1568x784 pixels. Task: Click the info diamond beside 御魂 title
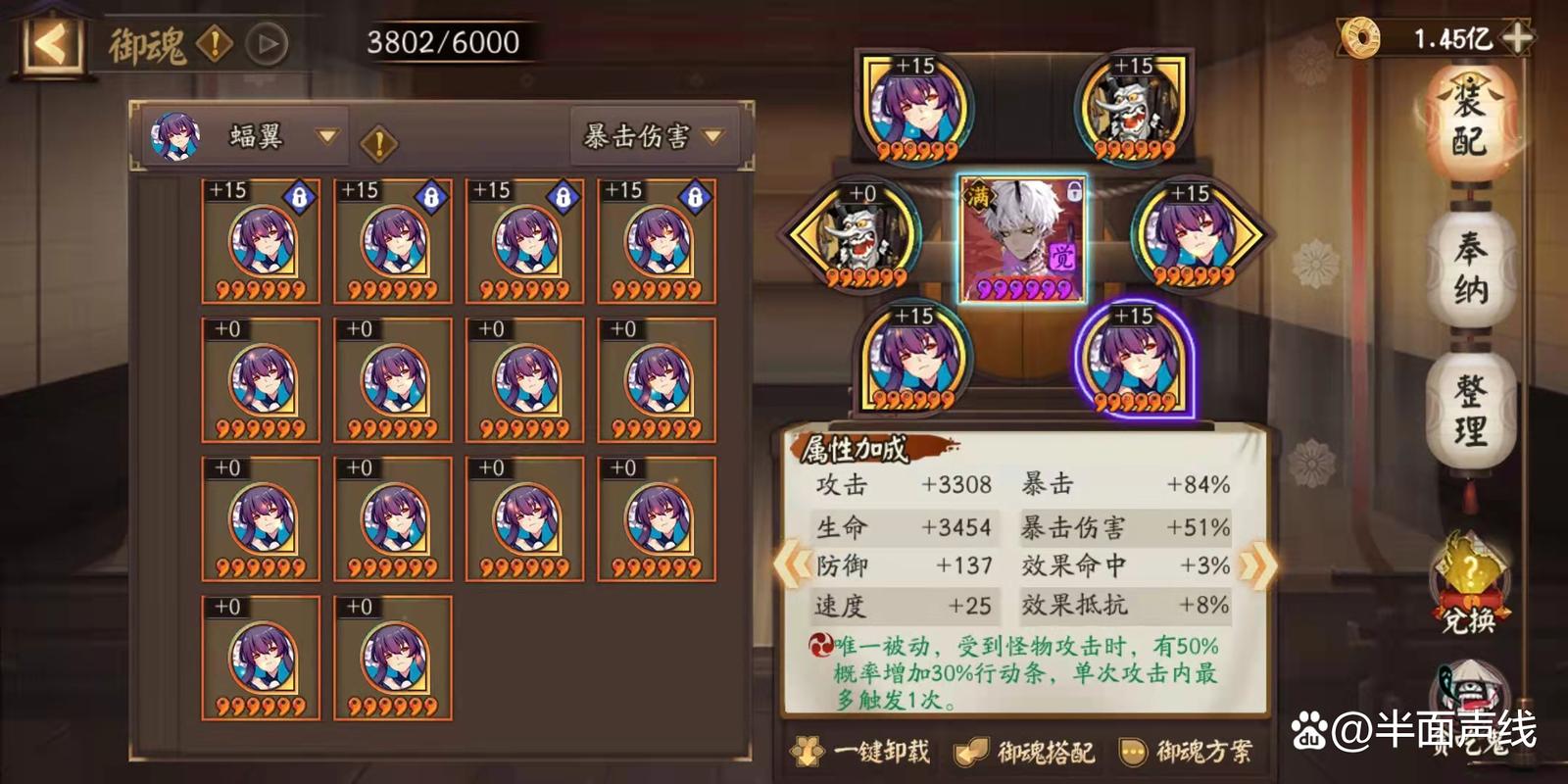click(214, 44)
